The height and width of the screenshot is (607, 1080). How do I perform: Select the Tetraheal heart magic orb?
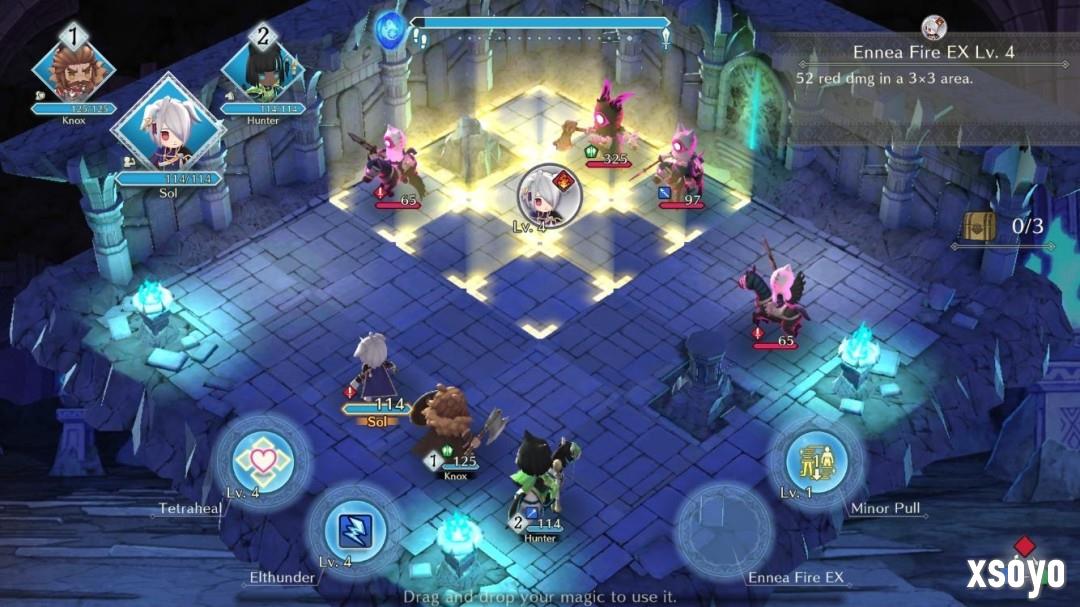tap(263, 462)
